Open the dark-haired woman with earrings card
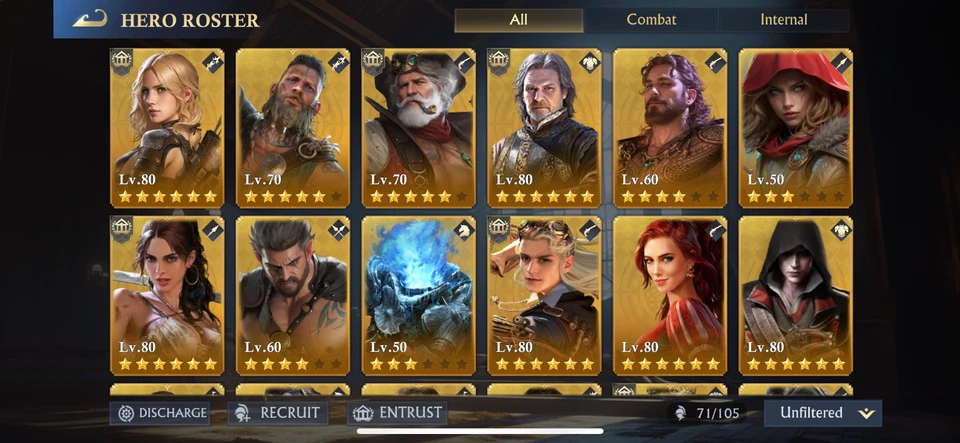Viewport: 960px width, 443px height. pos(167,295)
